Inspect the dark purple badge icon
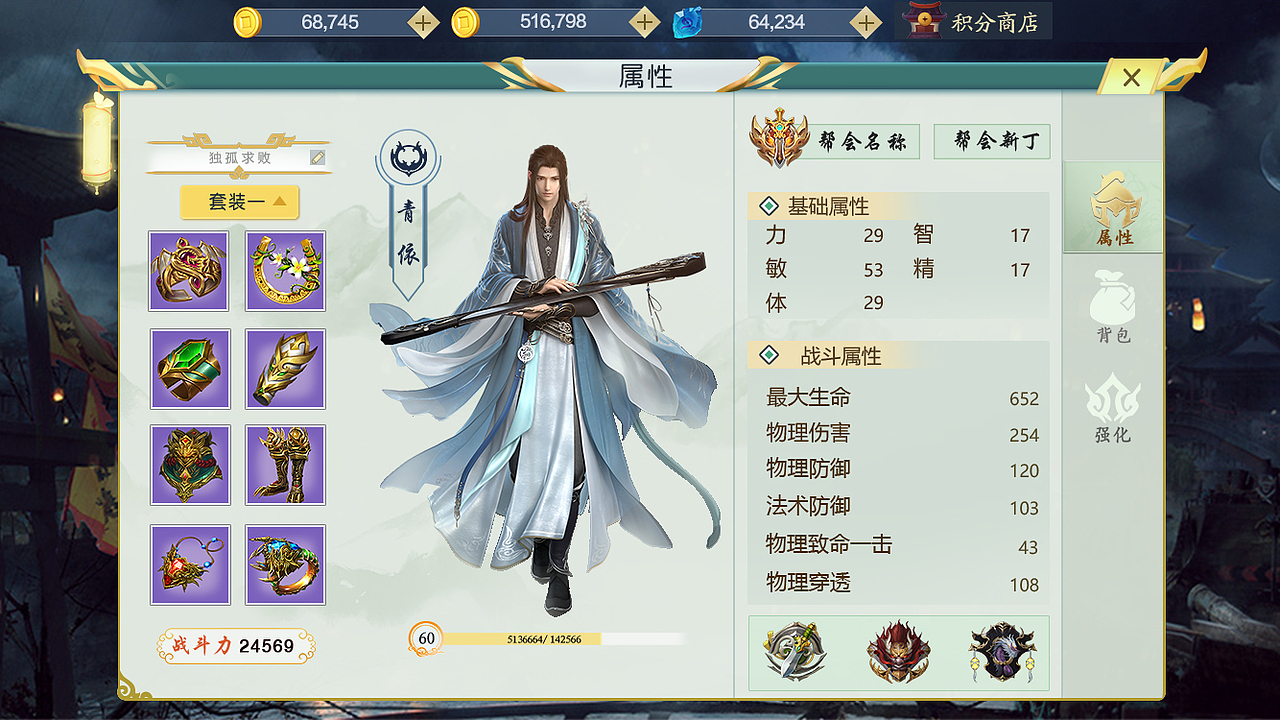The width and height of the screenshot is (1280, 720). (1001, 653)
